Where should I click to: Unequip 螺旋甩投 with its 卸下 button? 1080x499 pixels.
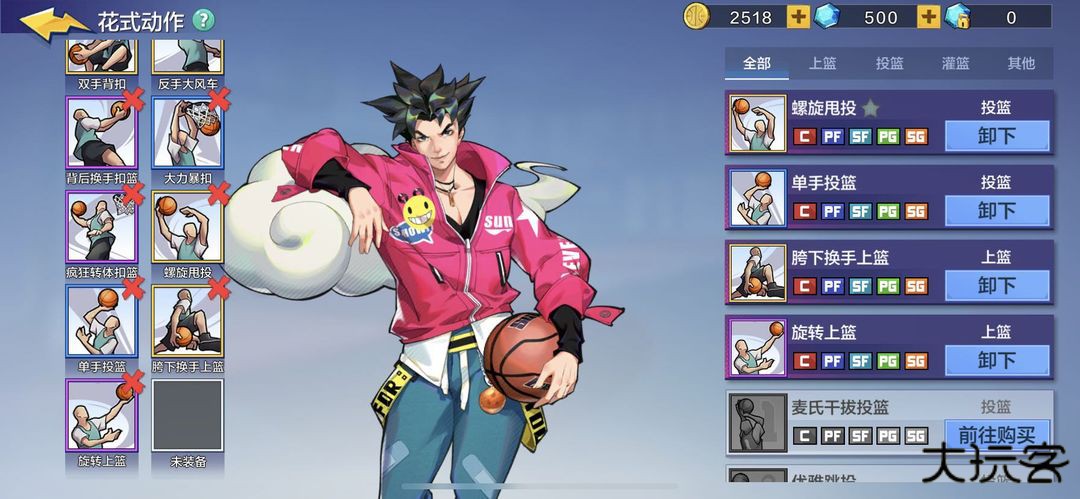click(x=996, y=136)
